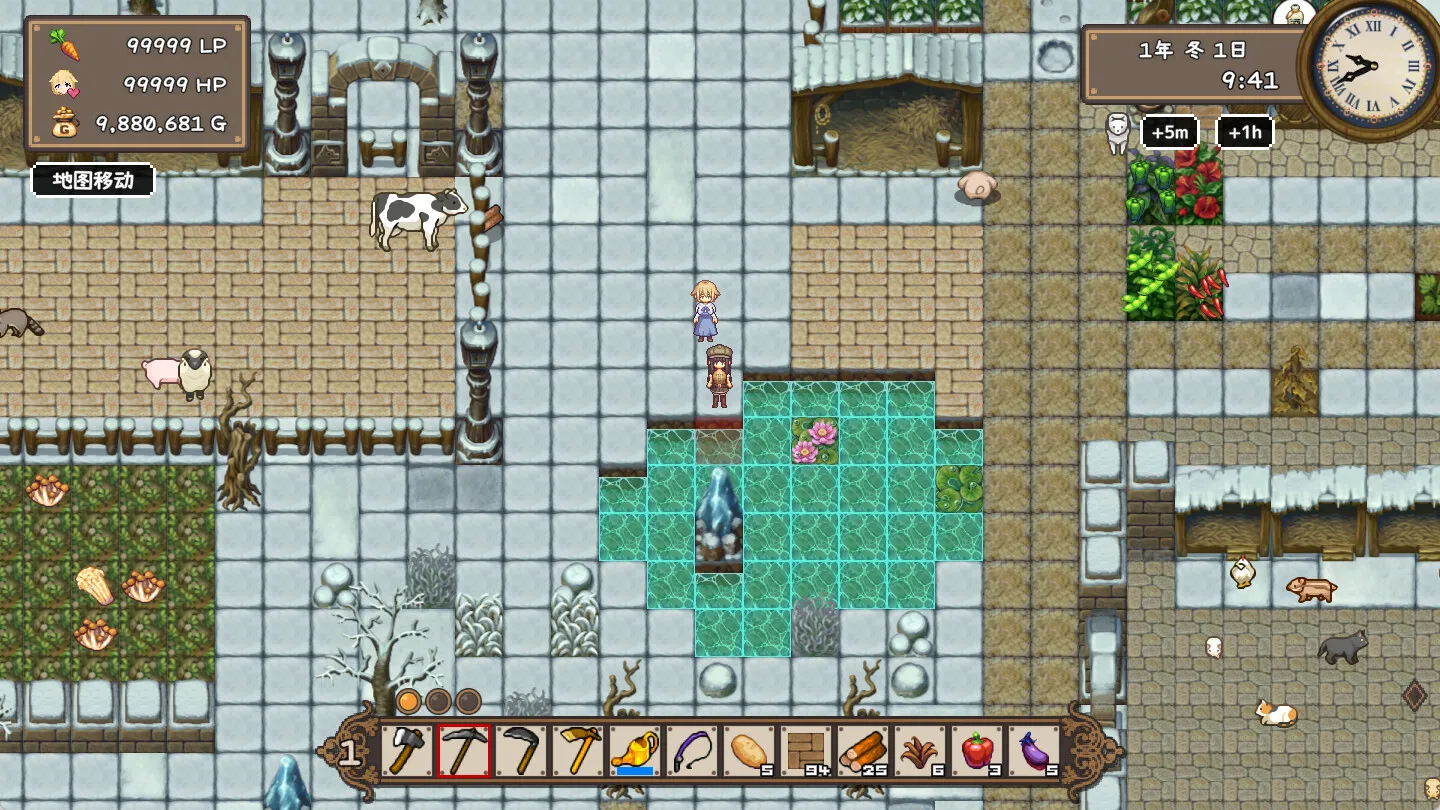Select the red bell pepper slot
1440x810 pixels.
[x=977, y=750]
